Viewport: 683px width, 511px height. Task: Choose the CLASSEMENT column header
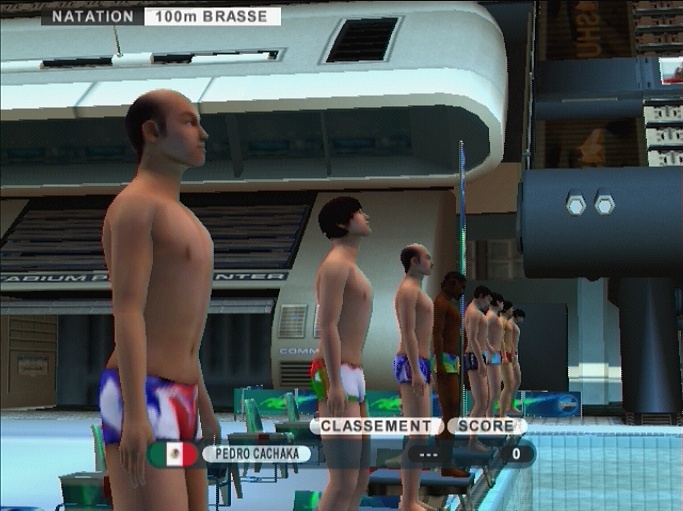[375, 426]
